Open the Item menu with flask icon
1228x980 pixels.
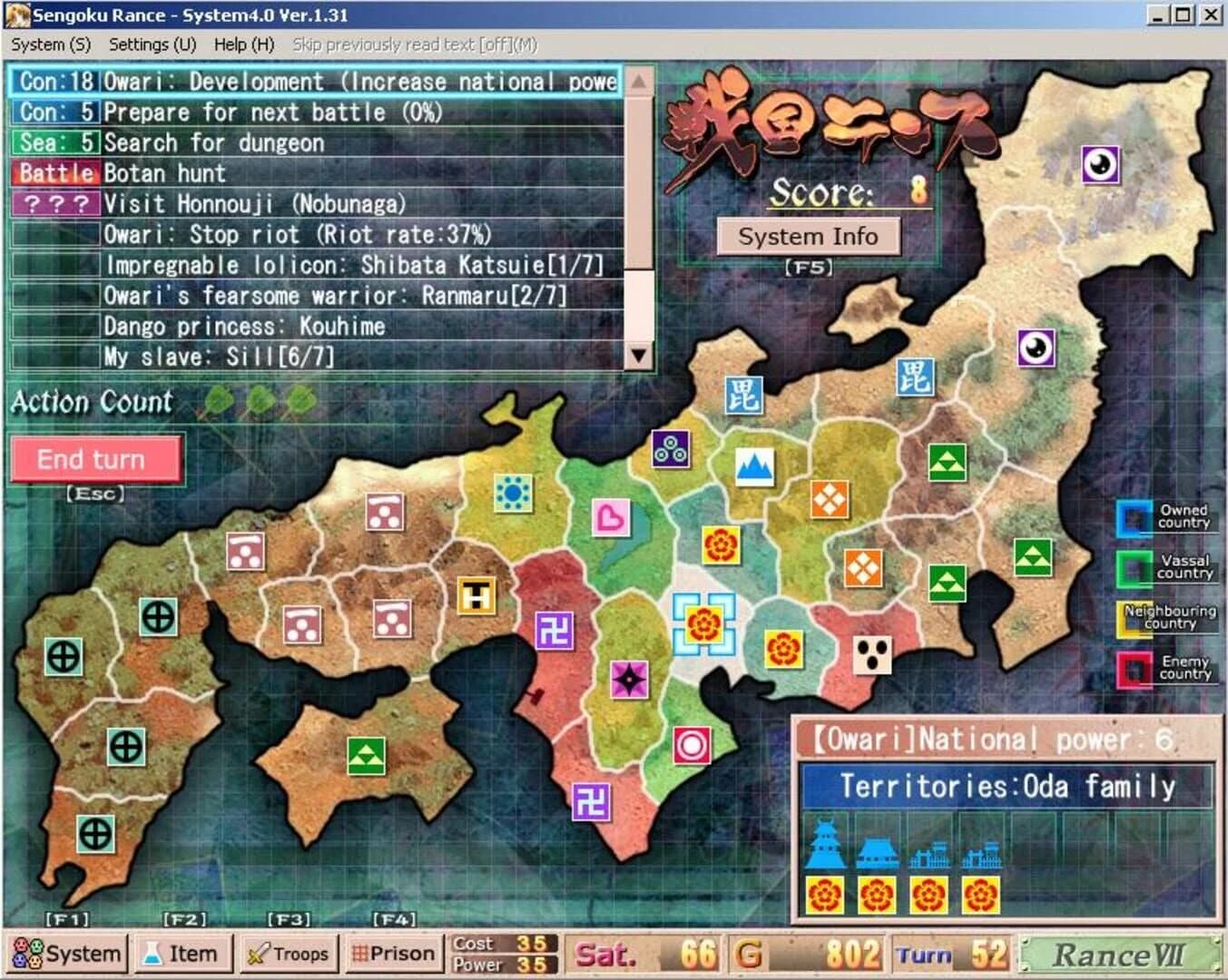click(x=183, y=953)
